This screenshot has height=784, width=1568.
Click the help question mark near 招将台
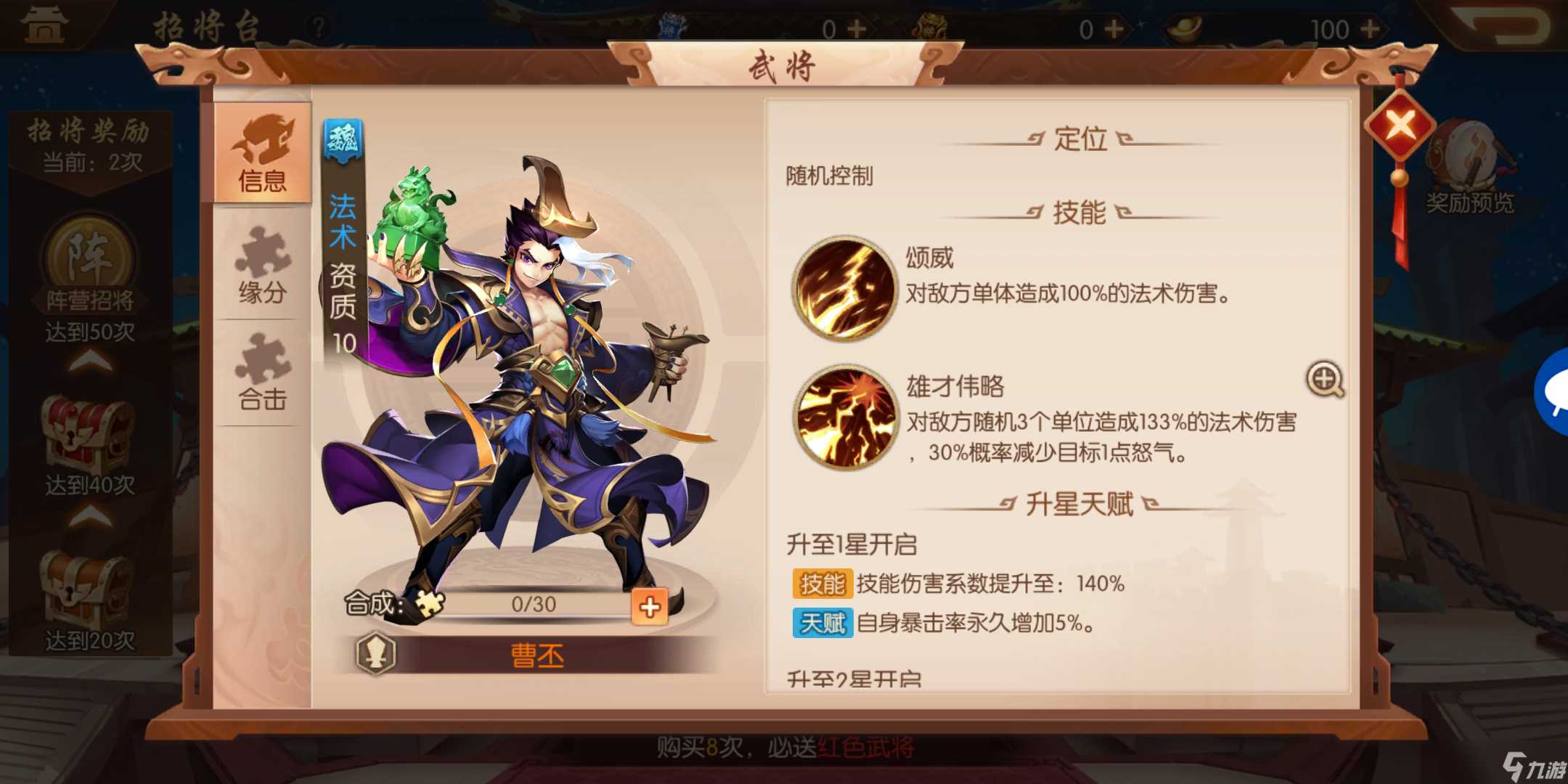[318, 24]
